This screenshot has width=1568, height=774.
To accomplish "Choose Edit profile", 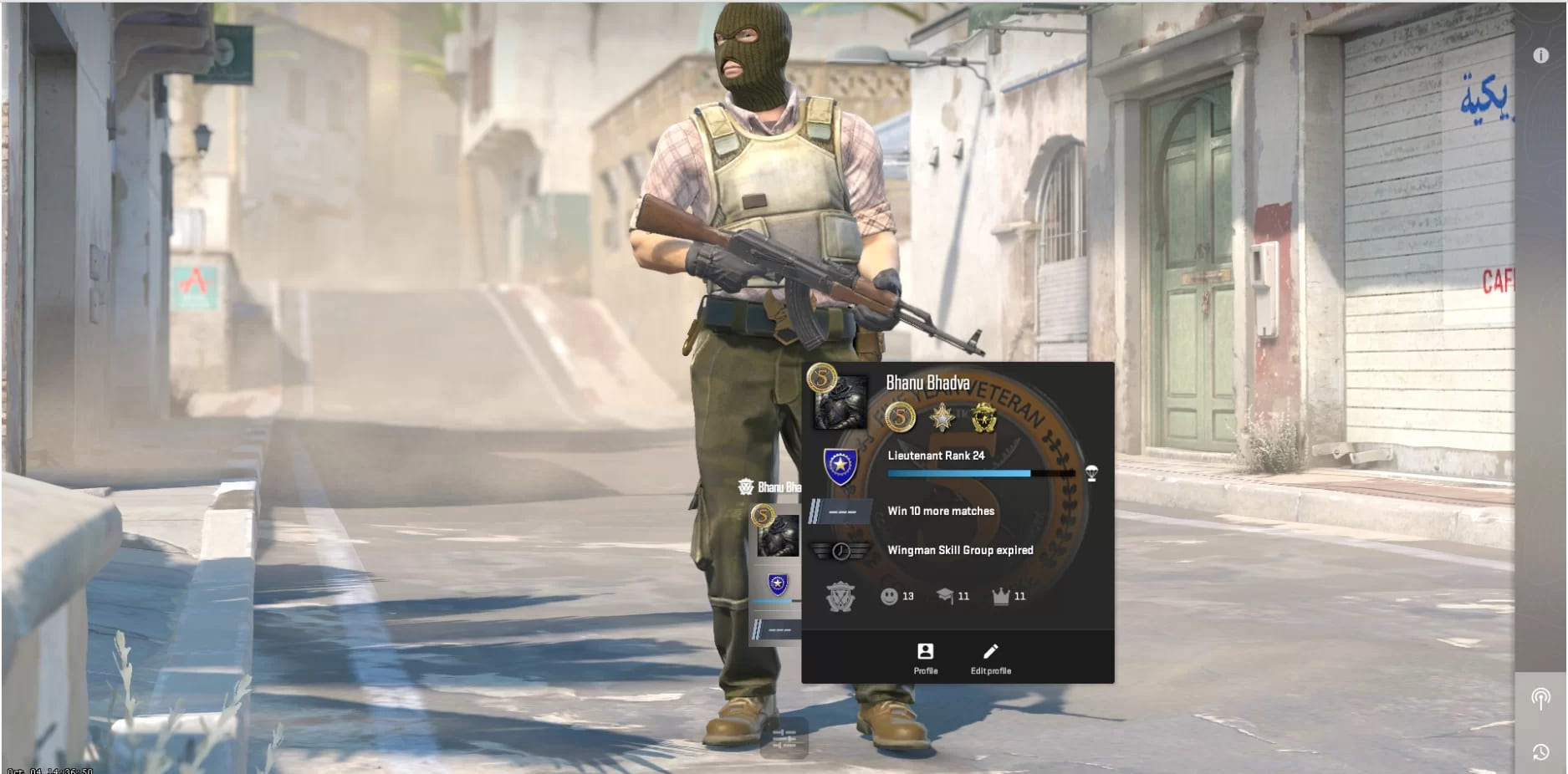I will [990, 658].
